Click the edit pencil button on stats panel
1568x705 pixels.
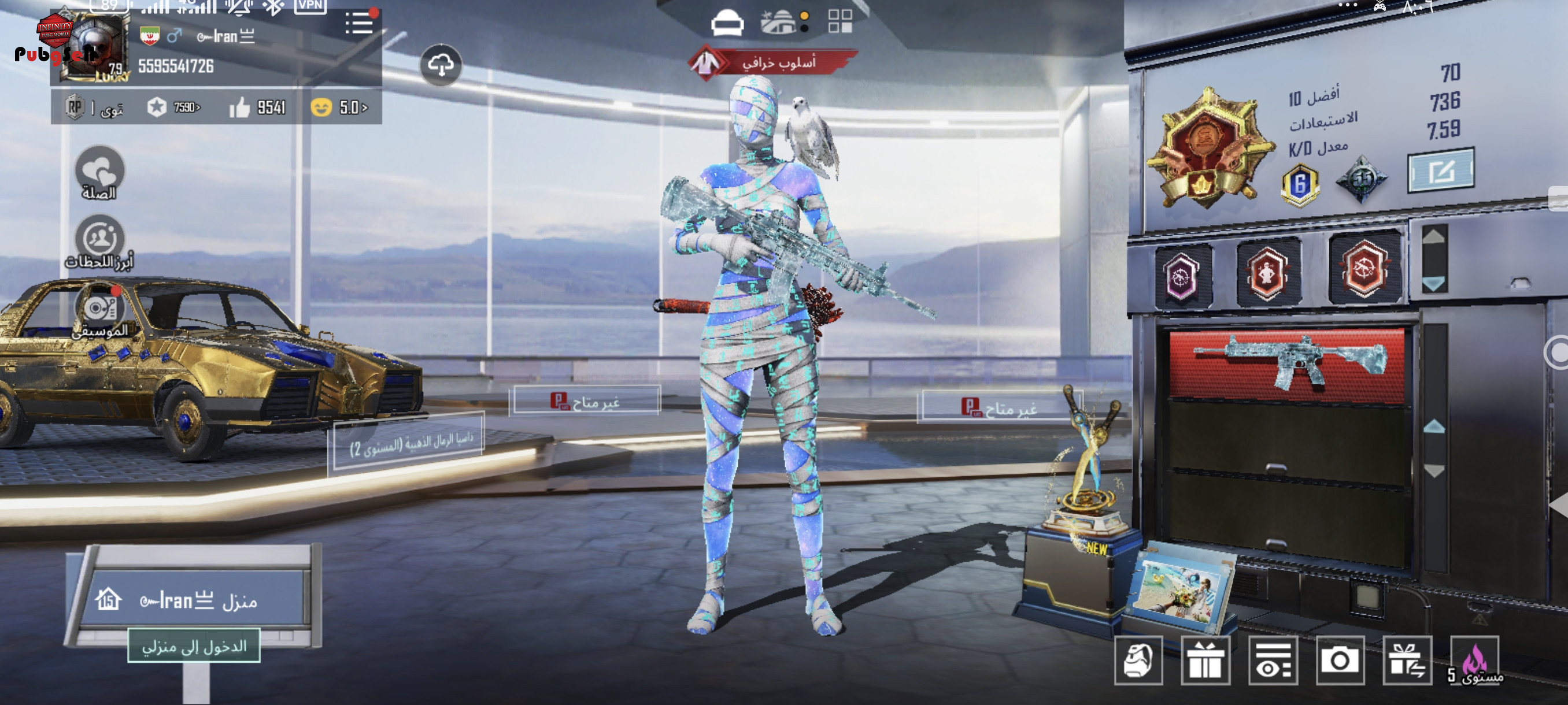pyautogui.click(x=1440, y=171)
